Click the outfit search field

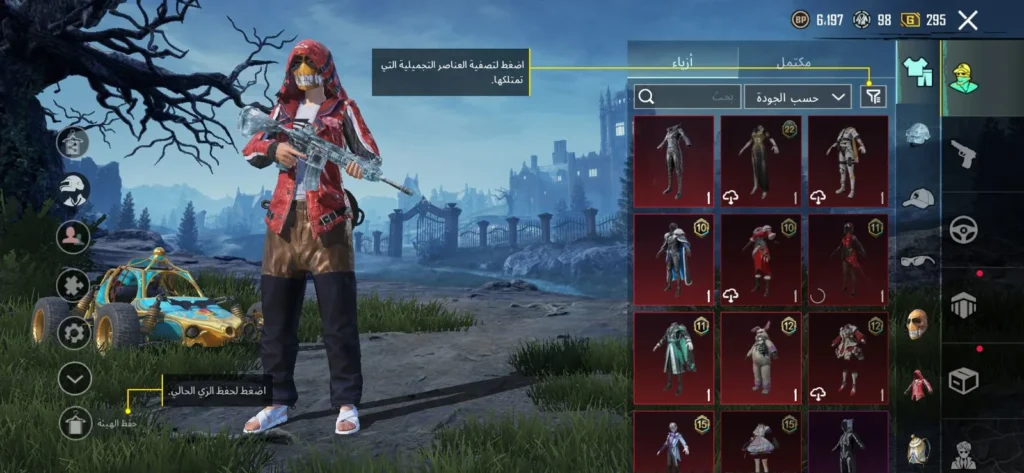click(687, 96)
